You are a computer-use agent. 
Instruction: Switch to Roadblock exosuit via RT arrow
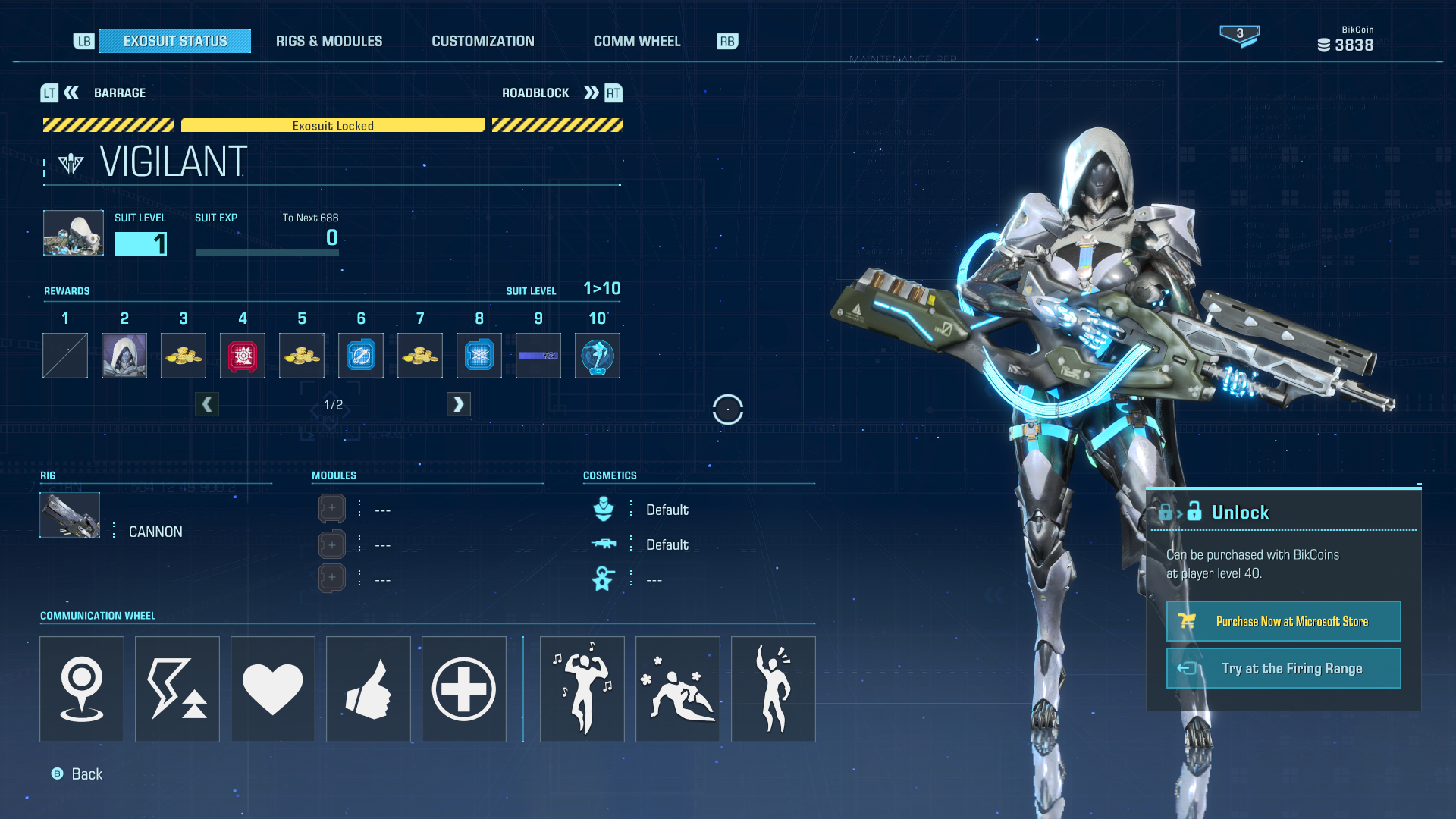coord(591,93)
